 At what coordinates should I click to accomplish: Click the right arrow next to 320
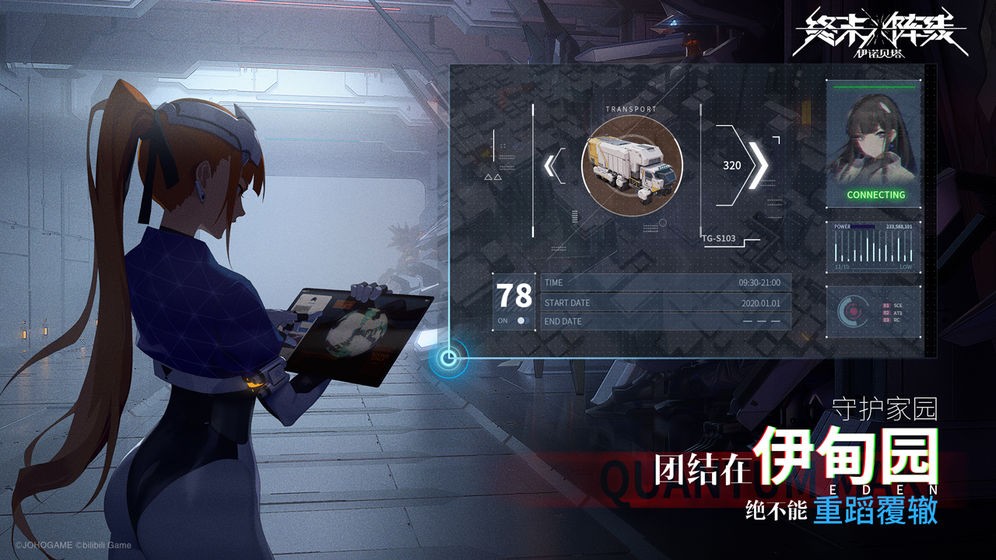pyautogui.click(x=759, y=165)
